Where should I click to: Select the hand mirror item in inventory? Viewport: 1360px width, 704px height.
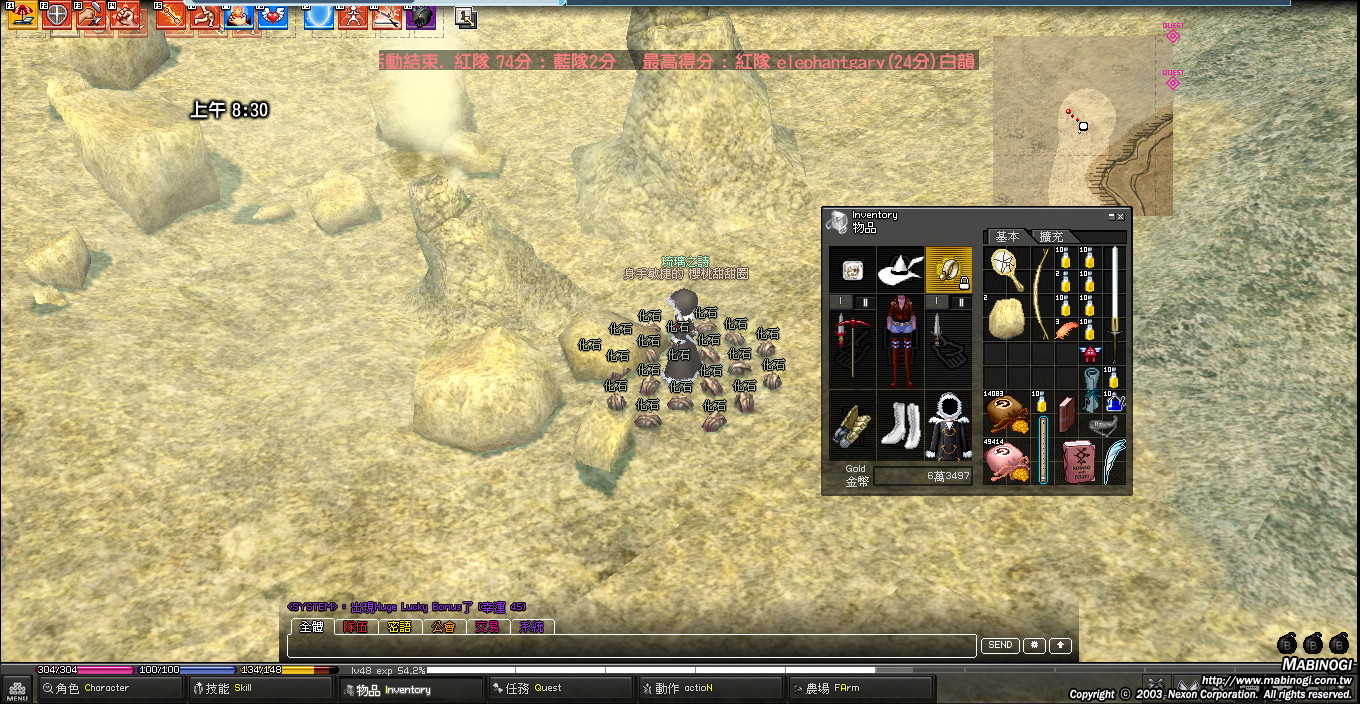[1003, 268]
